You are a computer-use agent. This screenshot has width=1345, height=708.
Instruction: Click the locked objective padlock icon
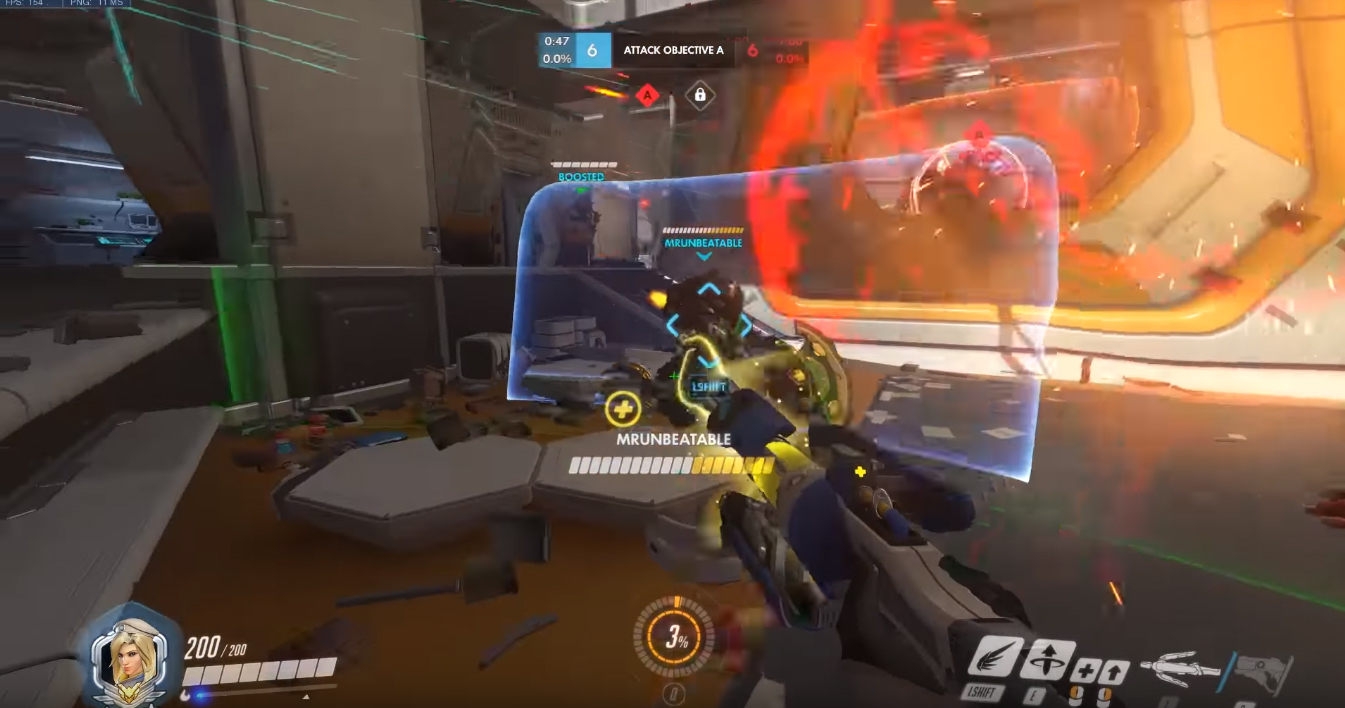point(700,95)
